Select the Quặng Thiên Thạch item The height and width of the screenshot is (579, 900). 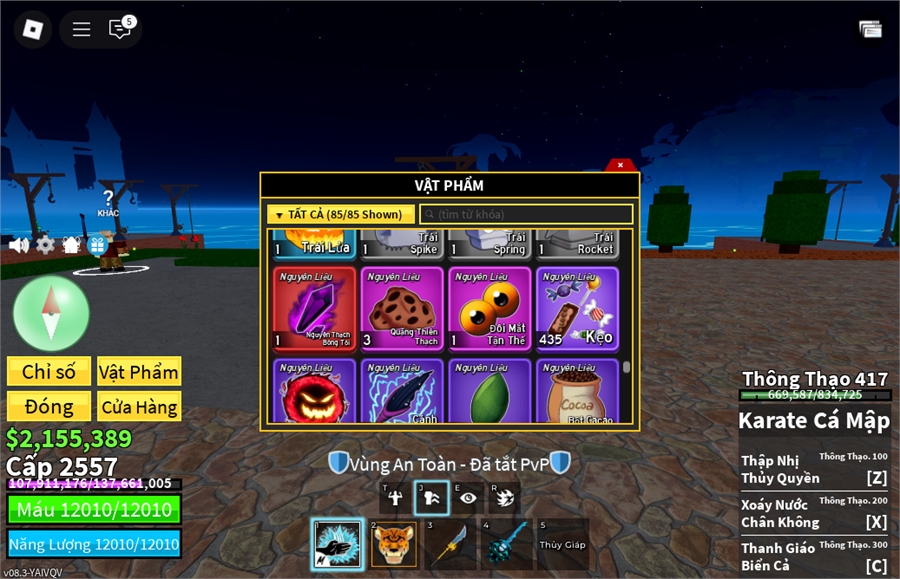pos(402,308)
